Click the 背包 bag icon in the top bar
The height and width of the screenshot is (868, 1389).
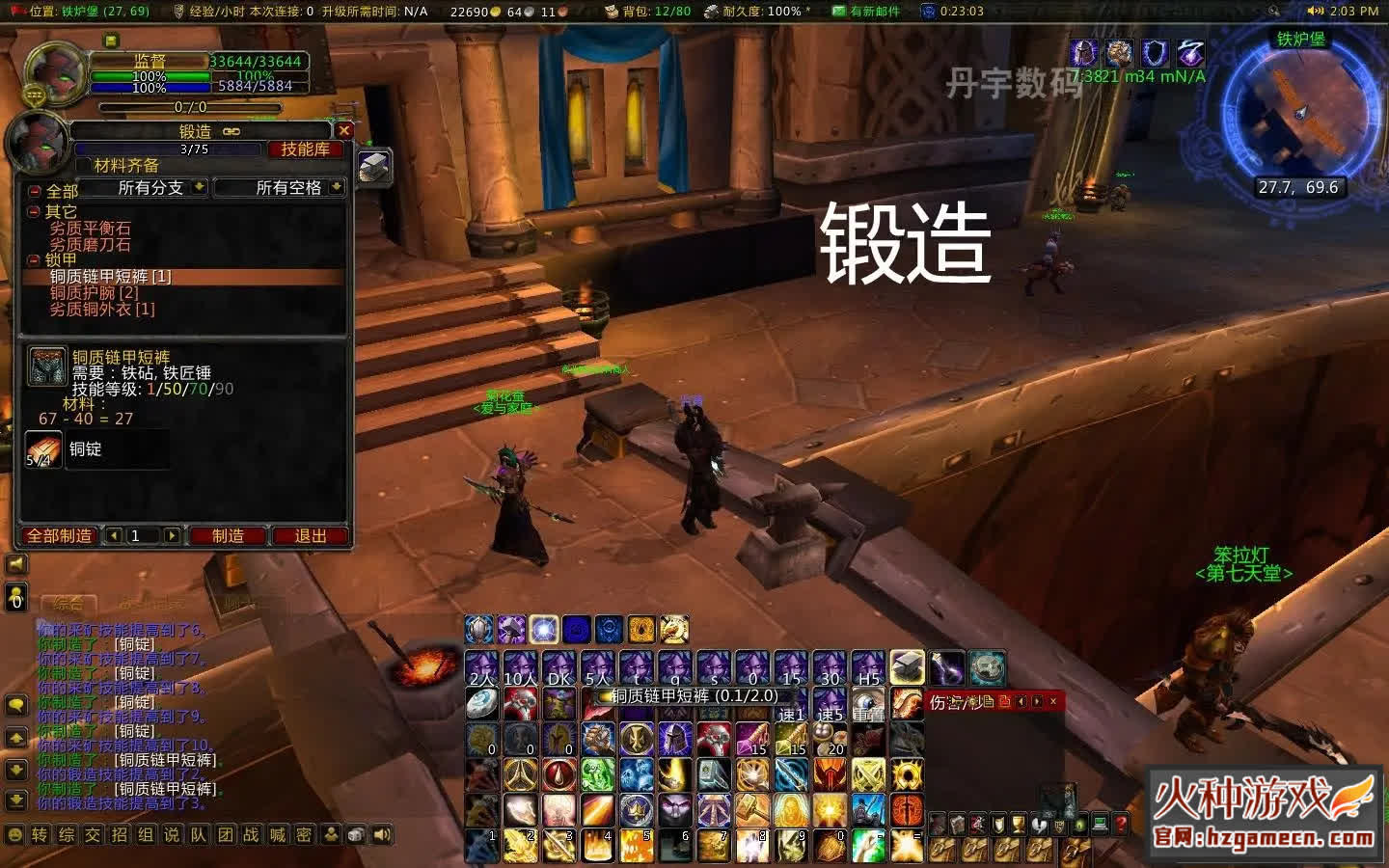coord(610,12)
